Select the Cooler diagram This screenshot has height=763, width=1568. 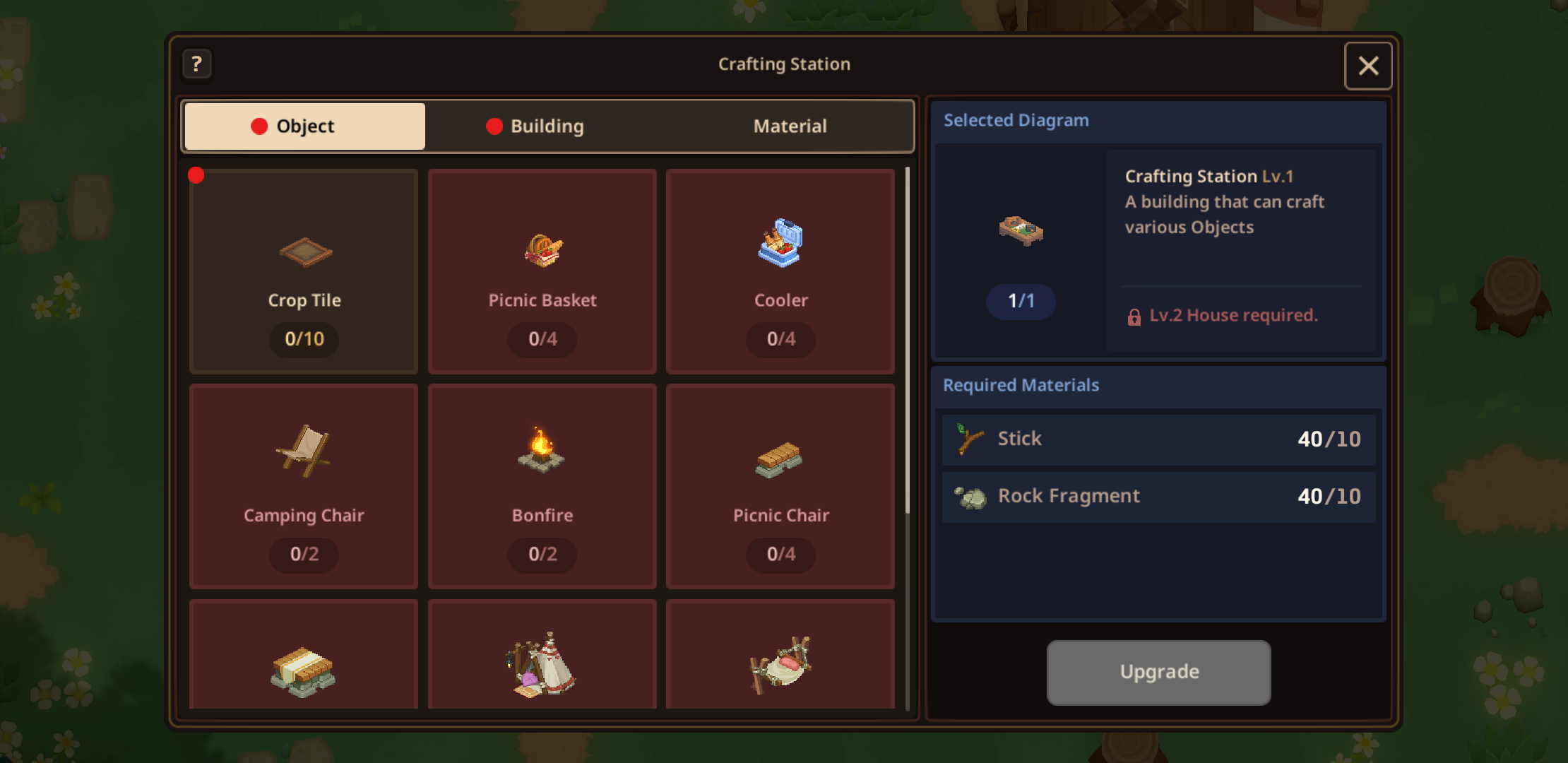(x=780, y=271)
